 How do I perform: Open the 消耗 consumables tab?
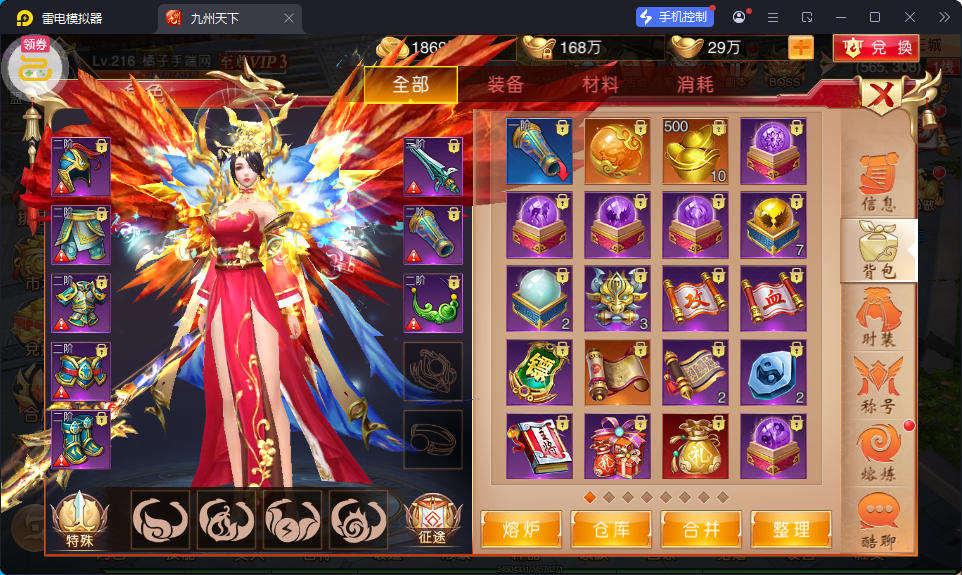(695, 85)
